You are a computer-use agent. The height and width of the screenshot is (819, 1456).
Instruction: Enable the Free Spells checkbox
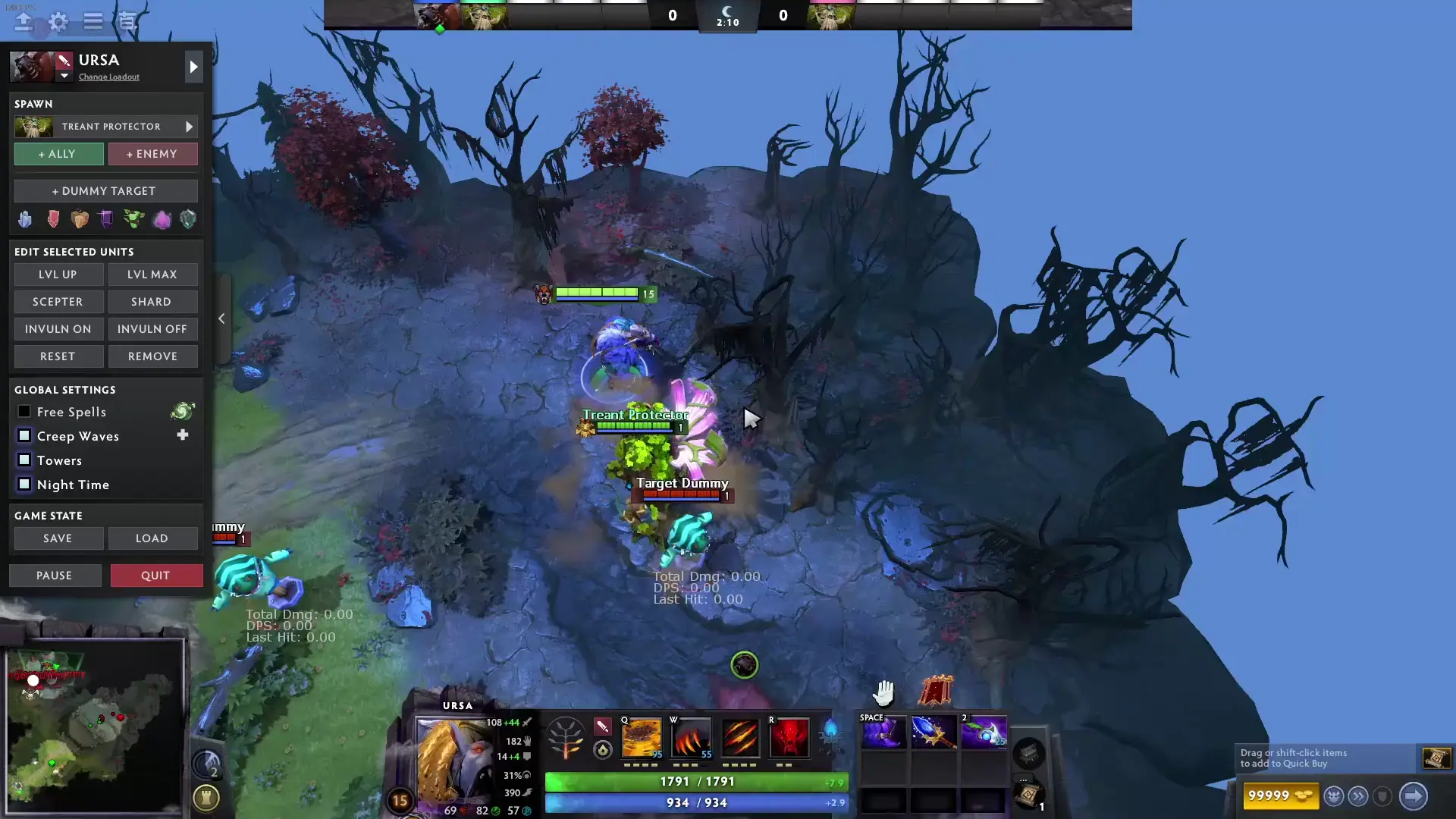point(24,411)
